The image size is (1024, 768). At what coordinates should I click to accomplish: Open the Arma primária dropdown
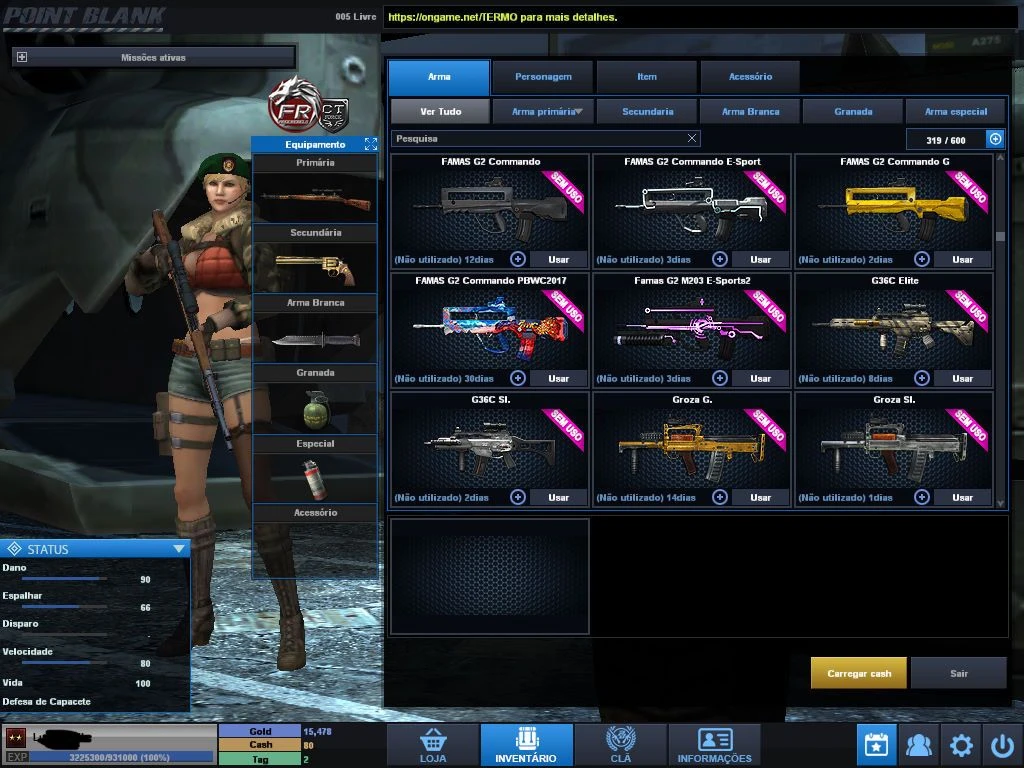[544, 112]
